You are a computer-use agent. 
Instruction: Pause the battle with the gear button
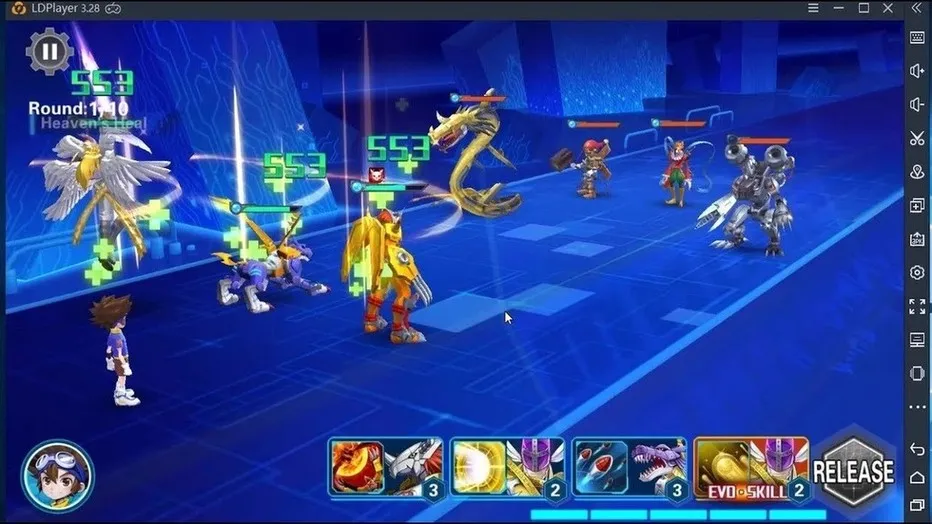pyautogui.click(x=48, y=50)
